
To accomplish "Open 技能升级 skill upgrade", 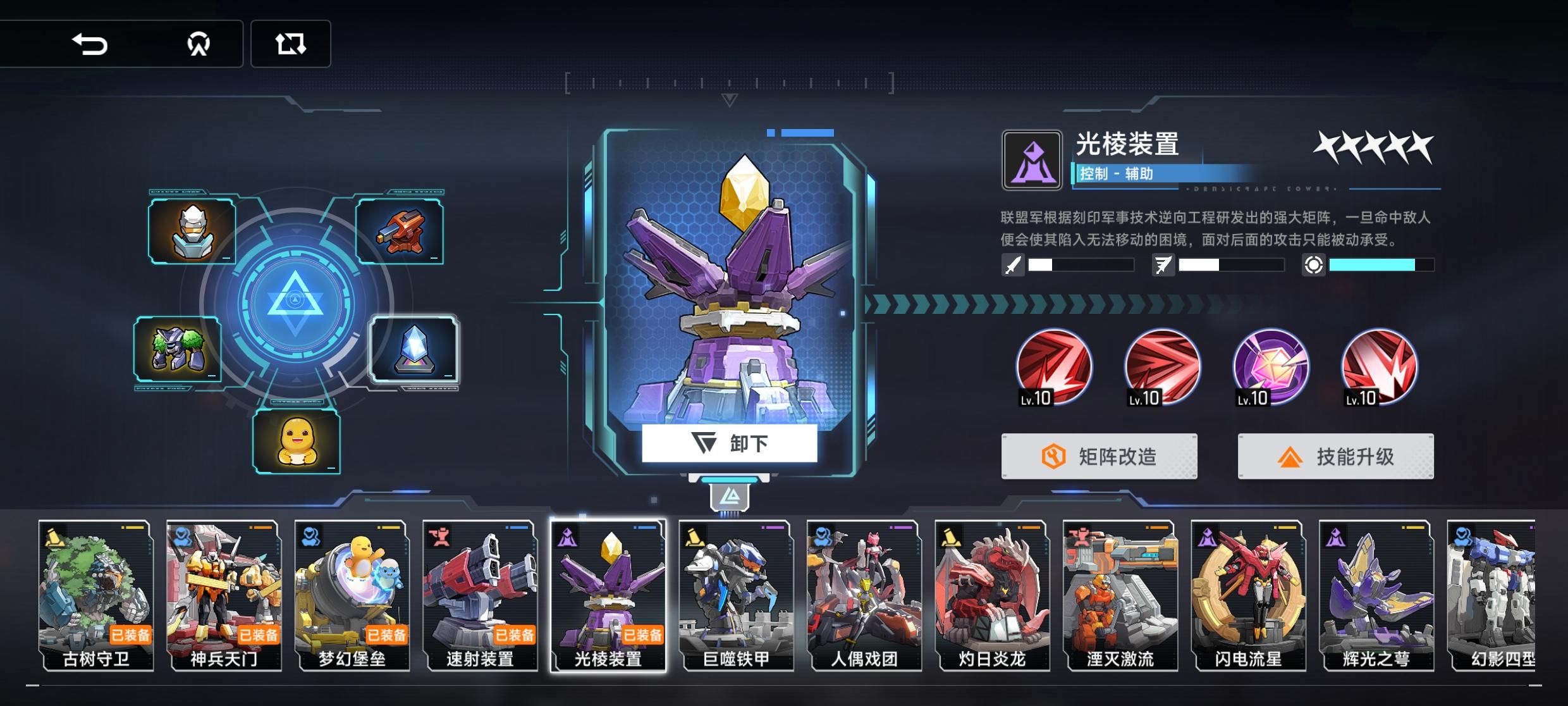I will 1335,456.
